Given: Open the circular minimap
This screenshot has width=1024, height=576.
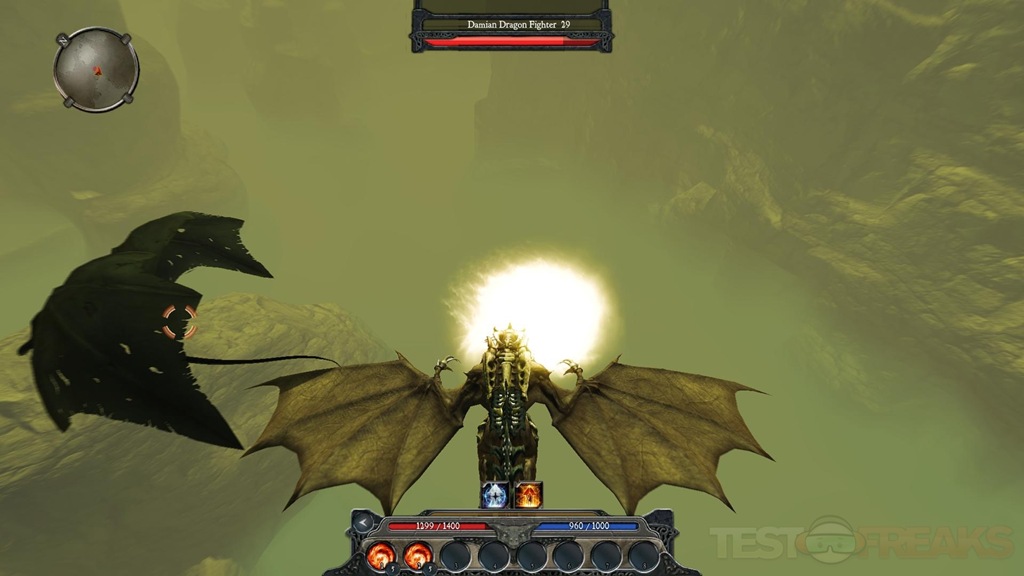Looking at the screenshot, I should [96, 69].
